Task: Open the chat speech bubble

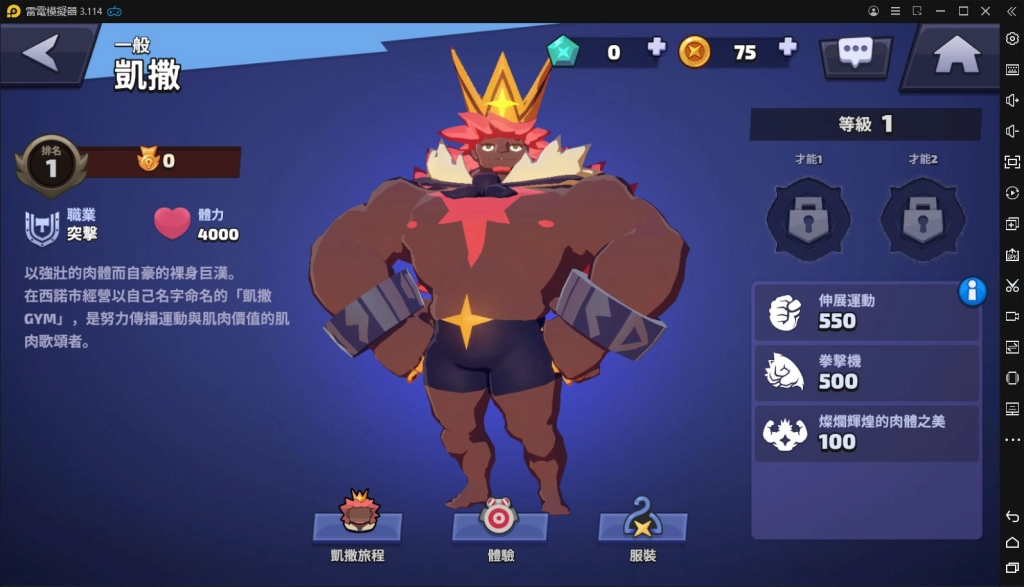Action: point(855,54)
